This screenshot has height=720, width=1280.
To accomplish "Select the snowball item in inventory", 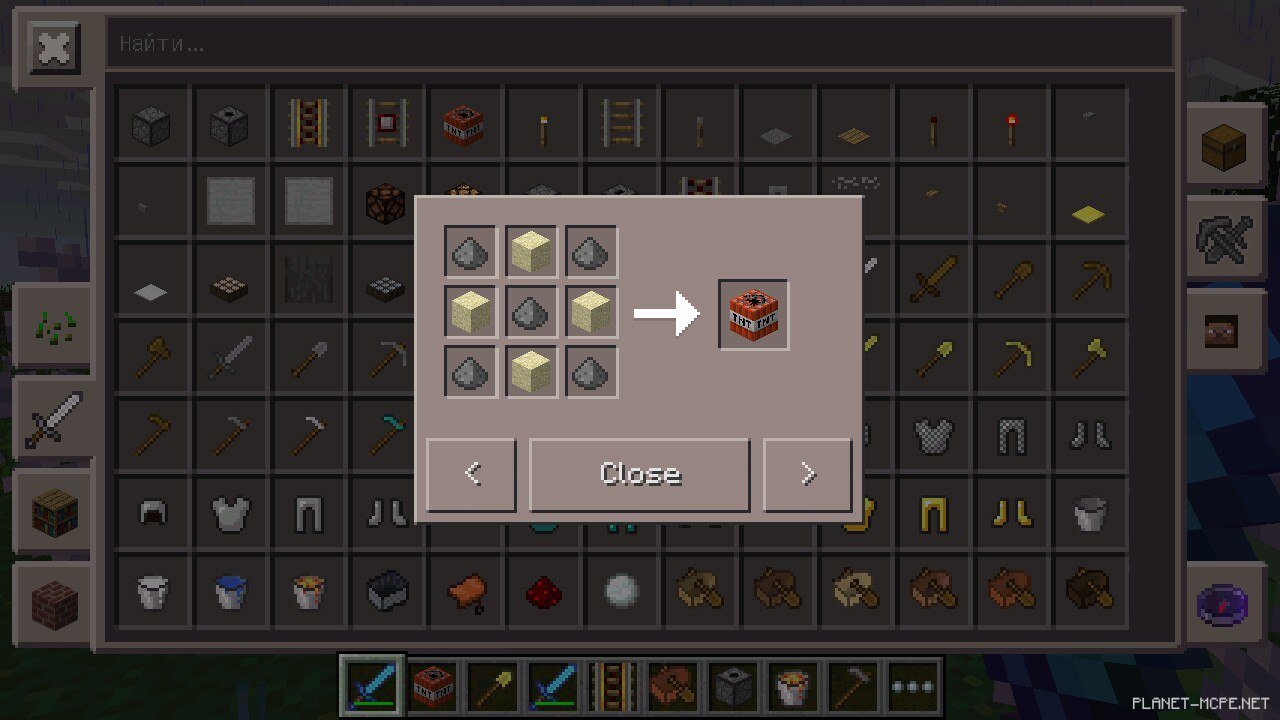I will coord(621,591).
